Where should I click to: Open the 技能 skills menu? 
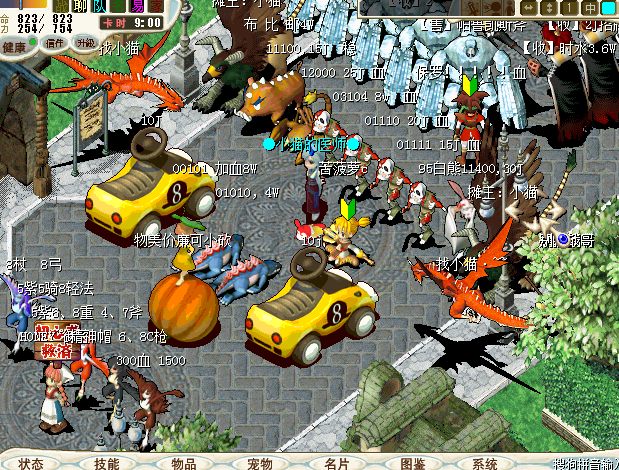[x=107, y=463]
